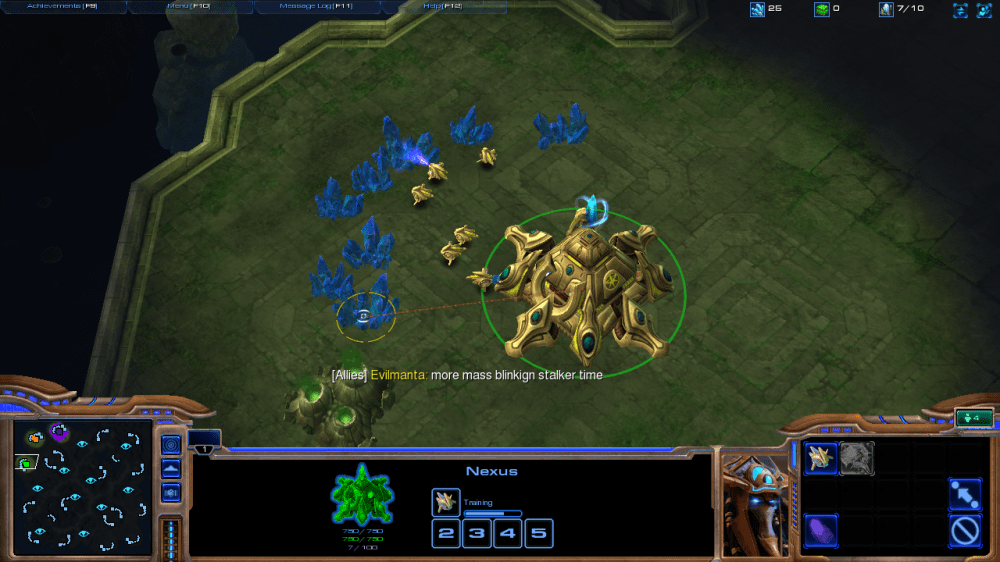Screen dimensions: 1000x562
Task: Click production queue slot 2
Action: tap(446, 533)
